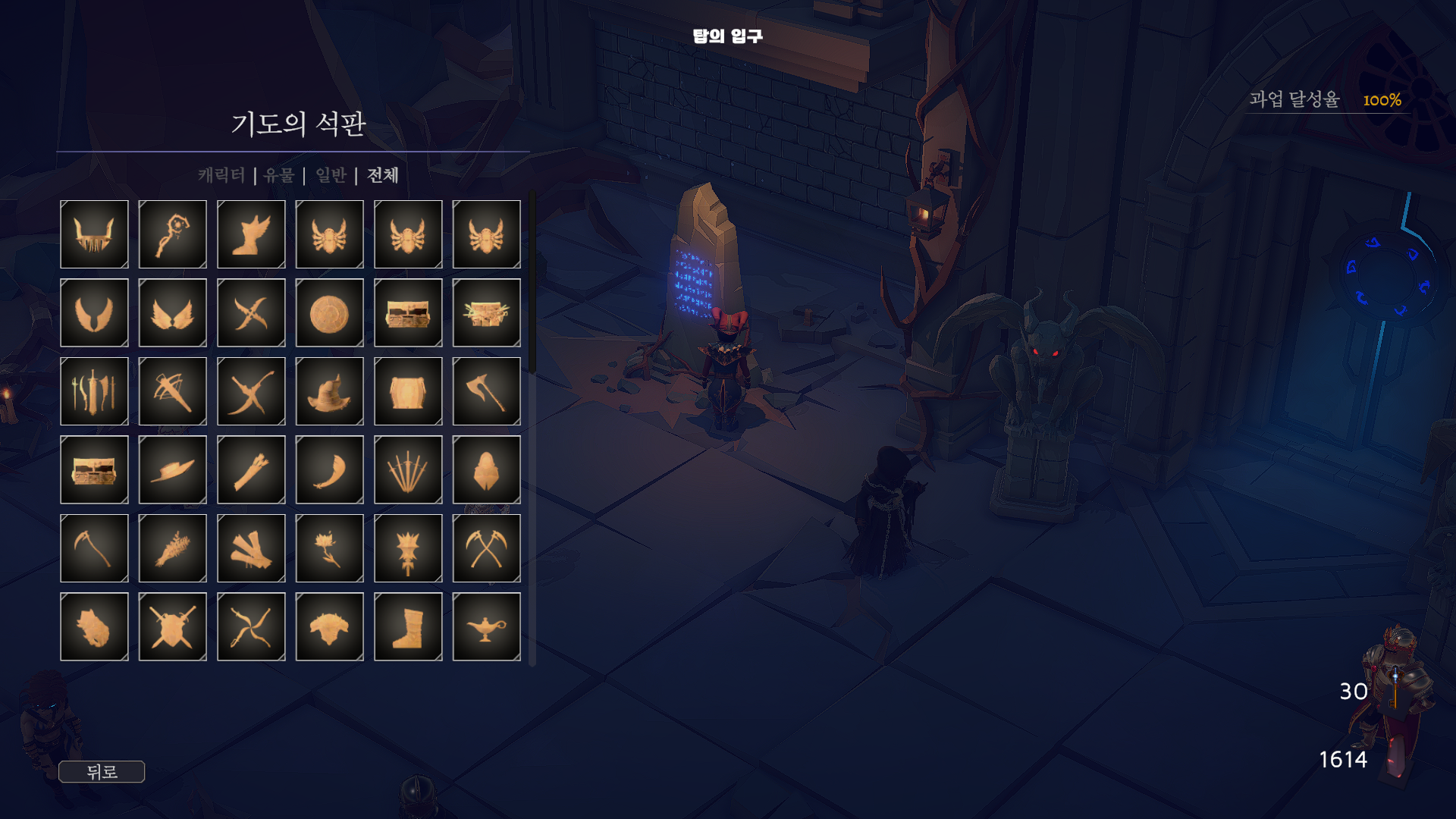1456x819 pixels.
Task: Select the witch hat tile
Action: 329,391
